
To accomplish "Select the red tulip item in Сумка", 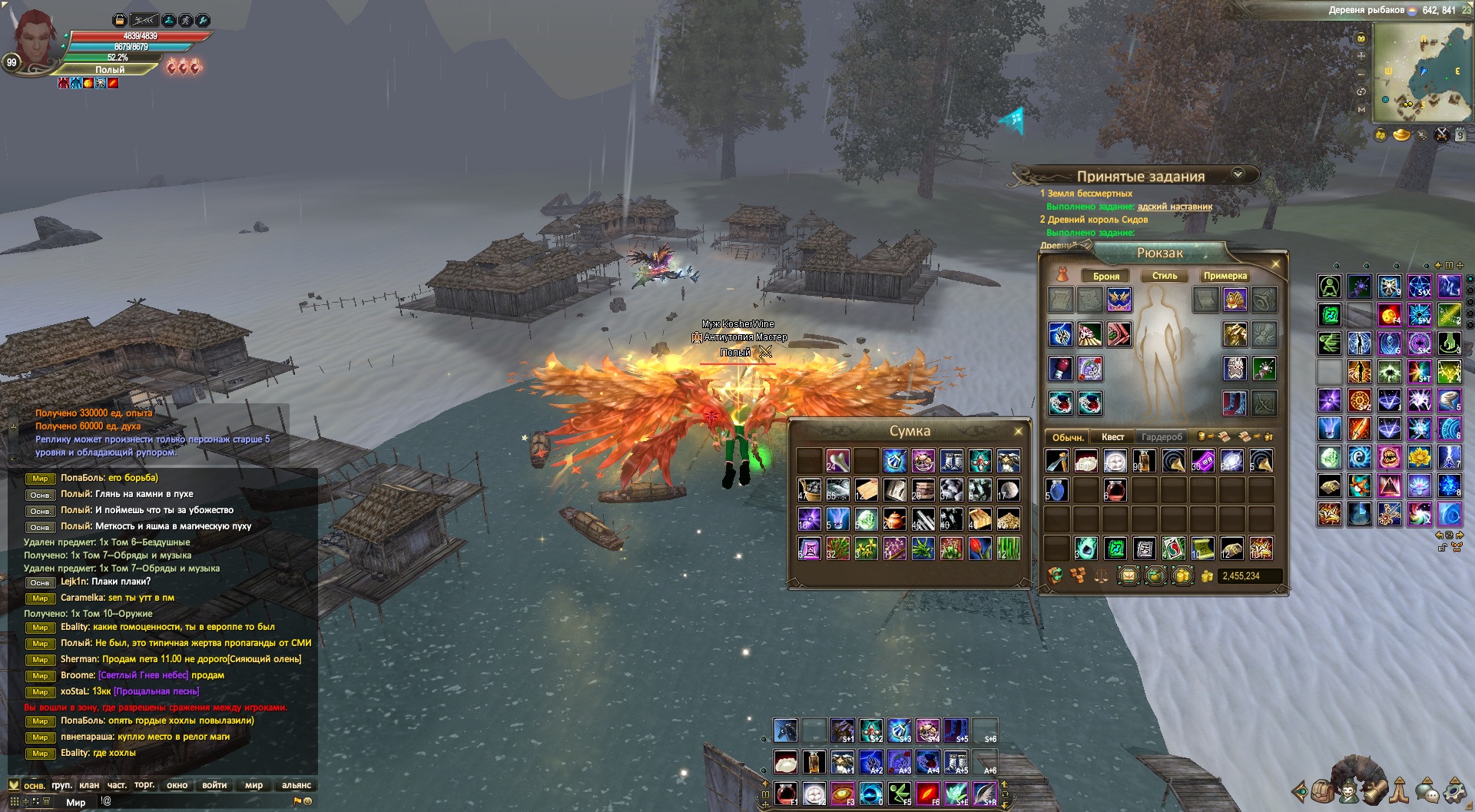I will [x=979, y=548].
